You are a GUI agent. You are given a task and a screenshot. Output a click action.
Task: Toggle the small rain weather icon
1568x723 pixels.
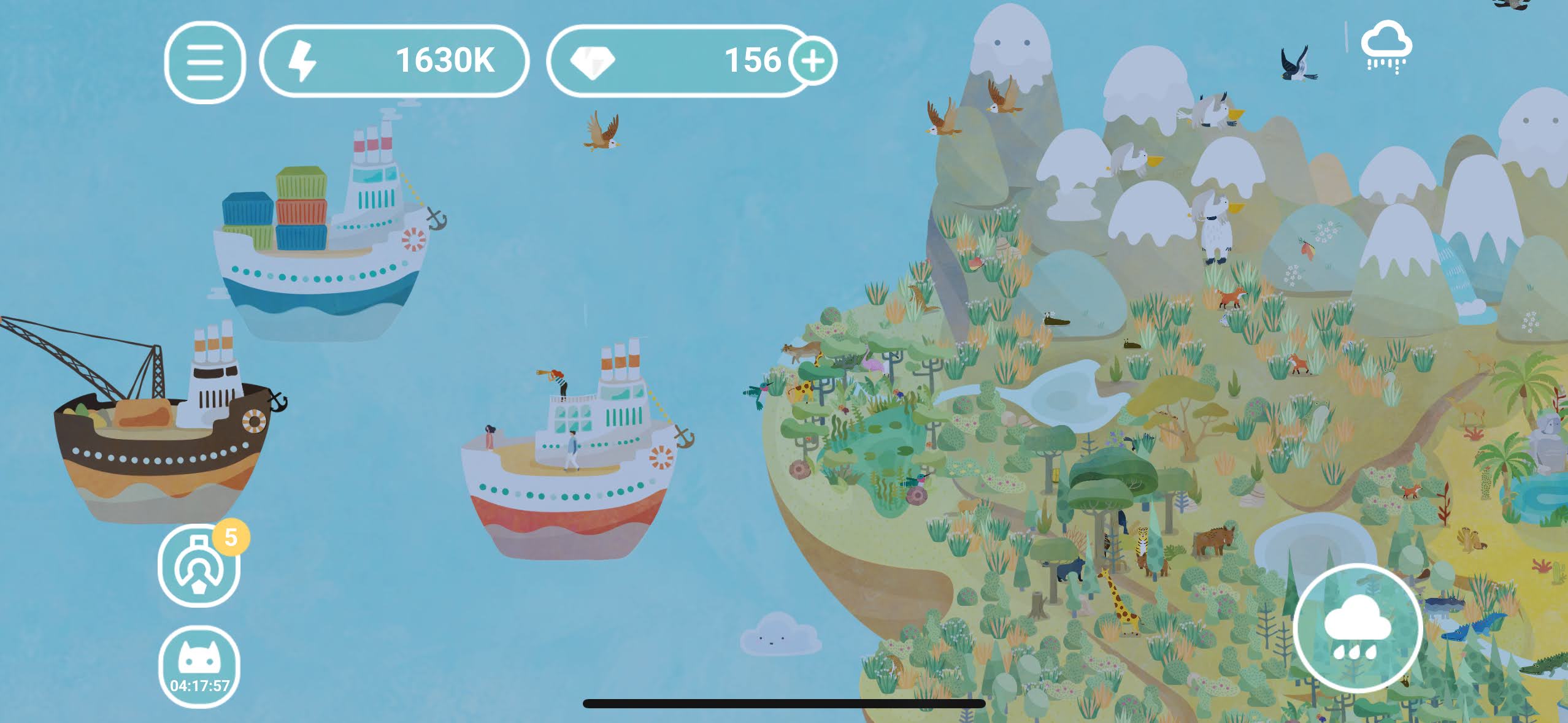pos(1386,47)
